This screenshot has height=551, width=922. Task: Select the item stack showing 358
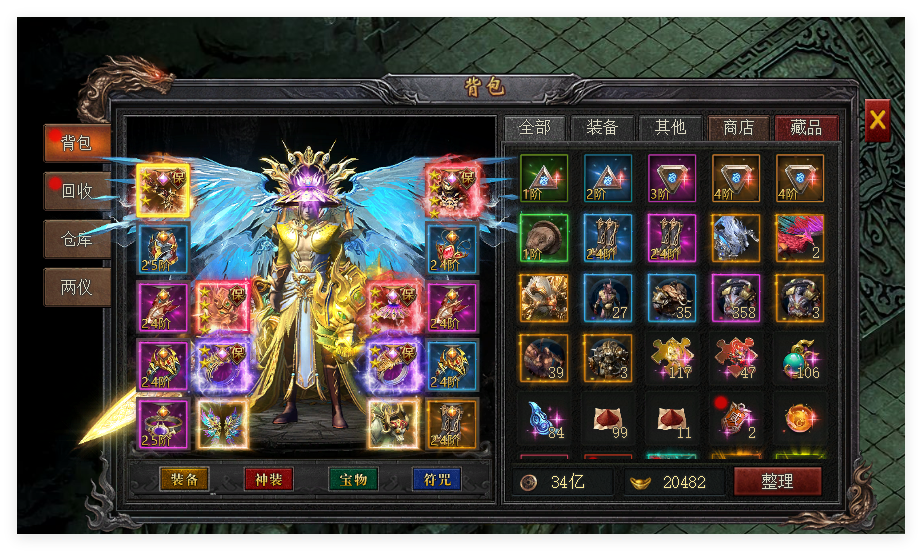pyautogui.click(x=736, y=298)
